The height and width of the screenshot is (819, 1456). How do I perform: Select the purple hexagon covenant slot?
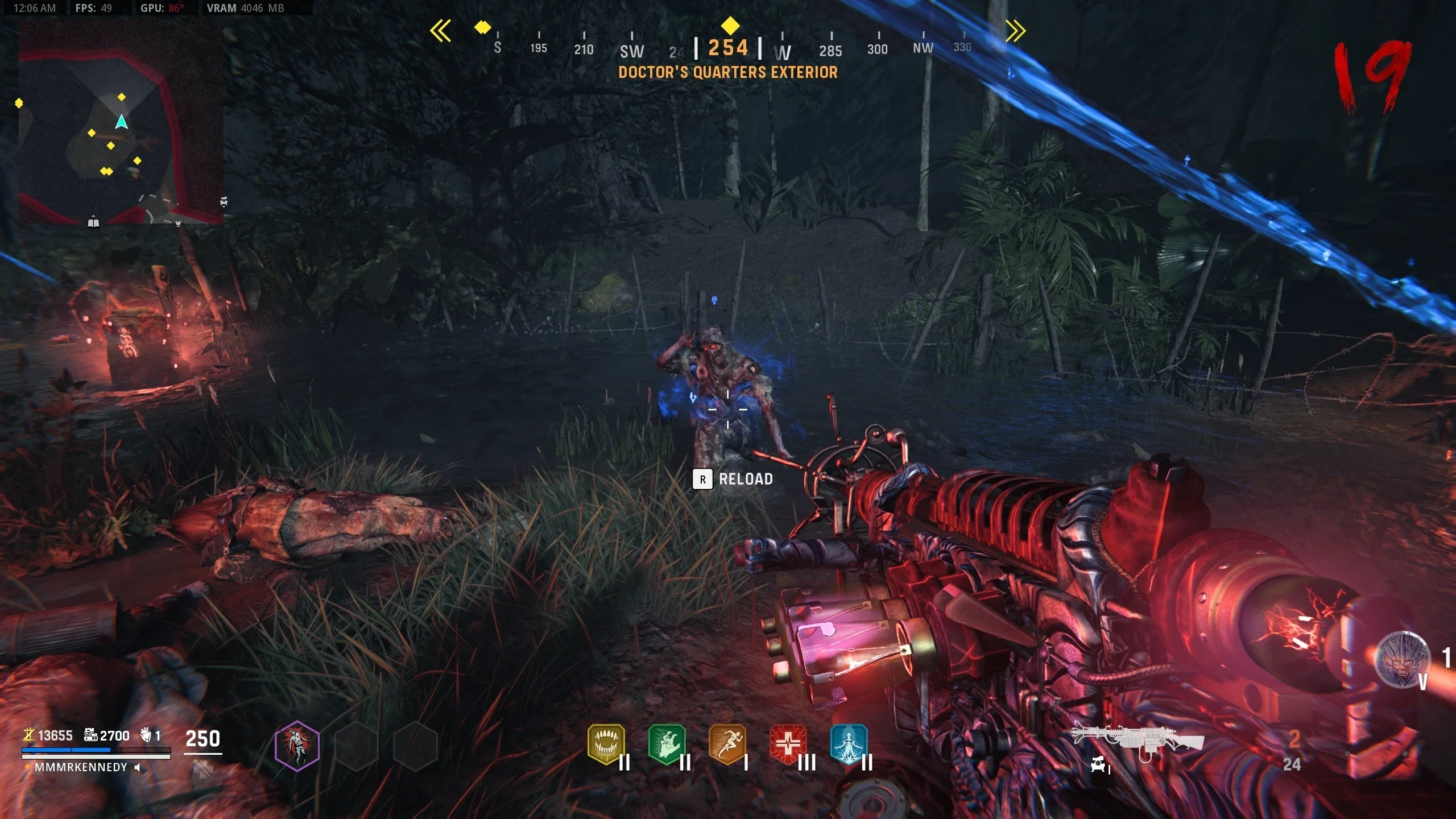tap(297, 746)
